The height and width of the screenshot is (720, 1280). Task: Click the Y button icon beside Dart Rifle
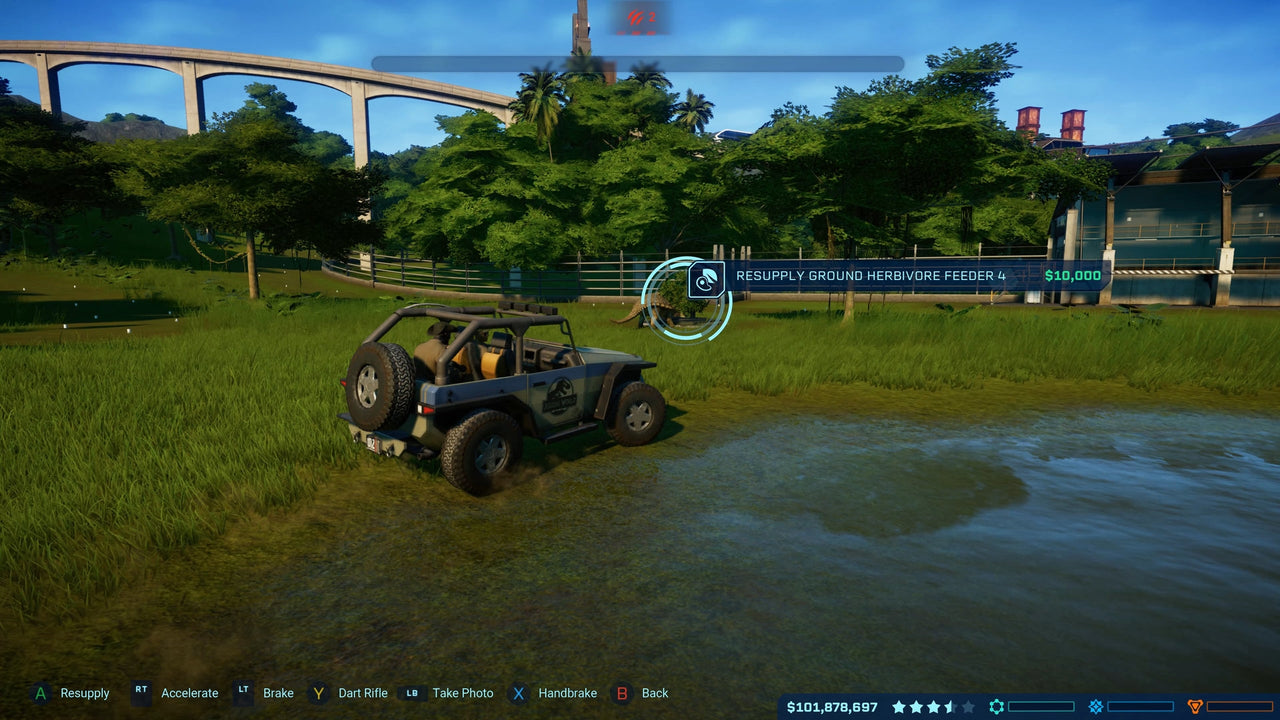[318, 693]
